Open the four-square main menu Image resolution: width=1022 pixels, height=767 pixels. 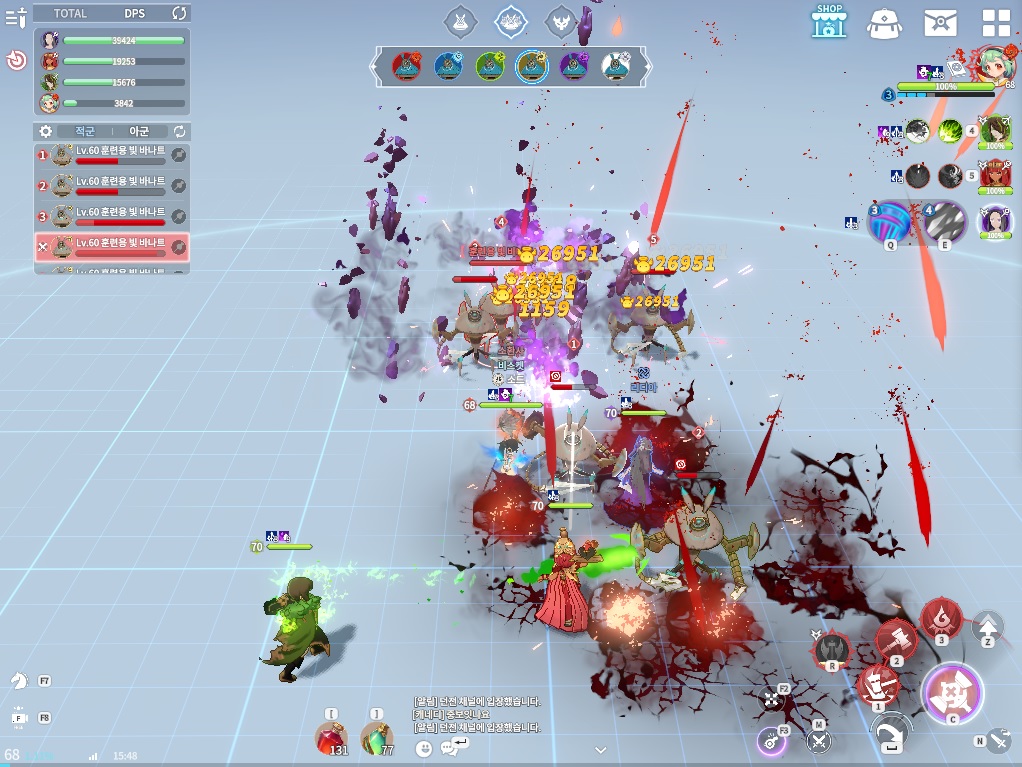click(996, 22)
